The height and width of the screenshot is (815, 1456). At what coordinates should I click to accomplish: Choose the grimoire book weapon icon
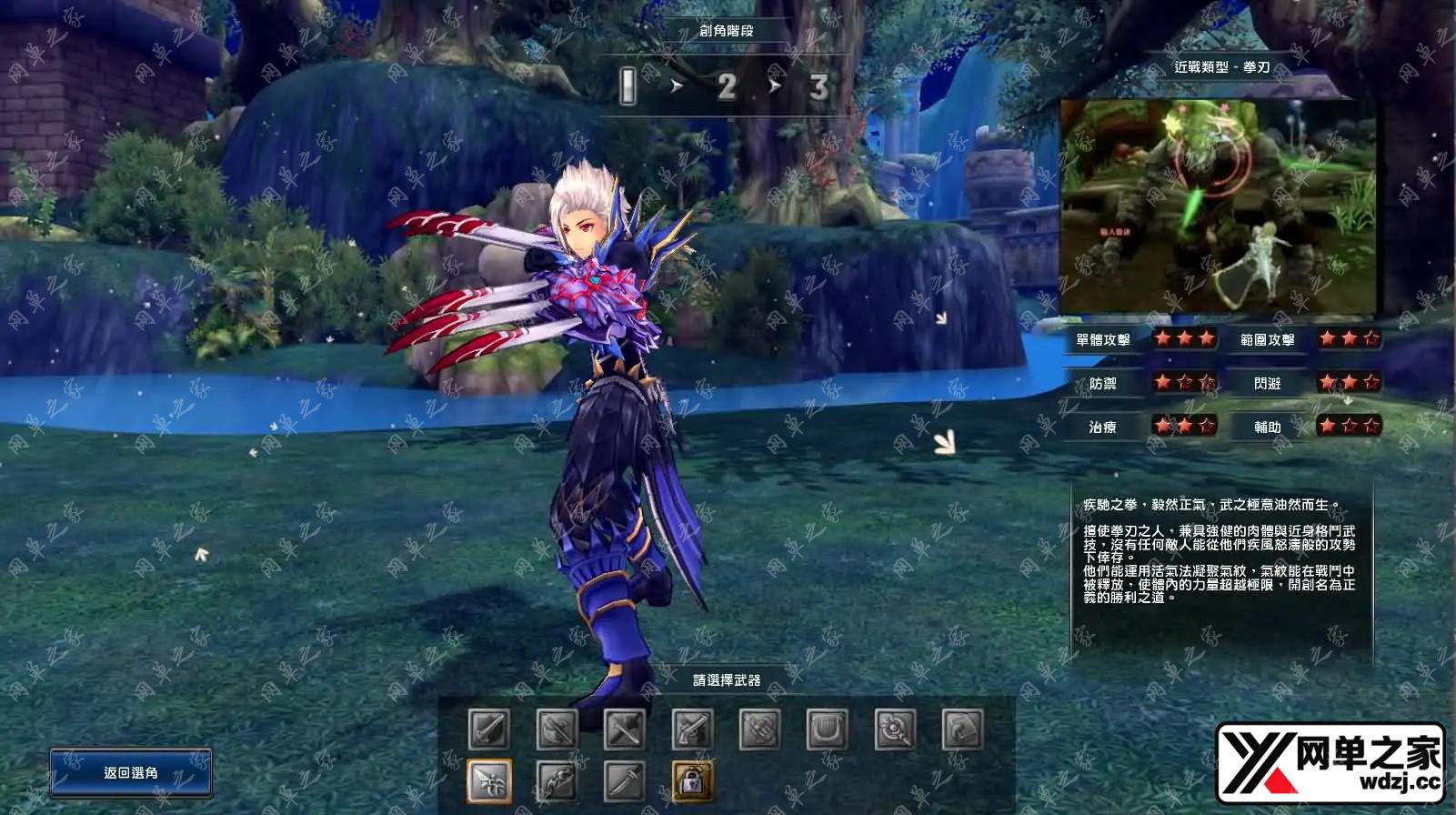(x=962, y=729)
